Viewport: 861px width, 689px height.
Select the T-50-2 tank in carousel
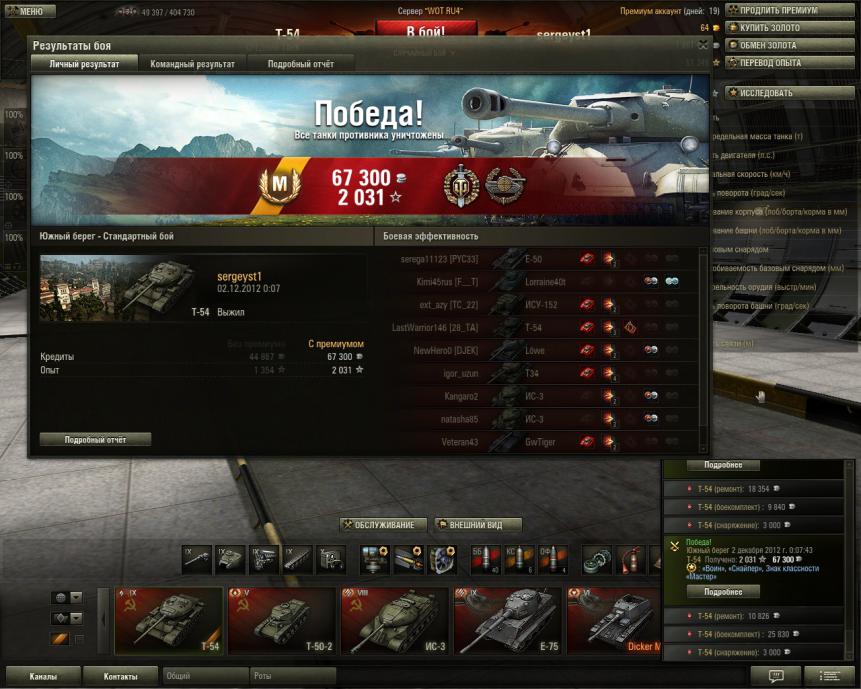click(x=281, y=620)
